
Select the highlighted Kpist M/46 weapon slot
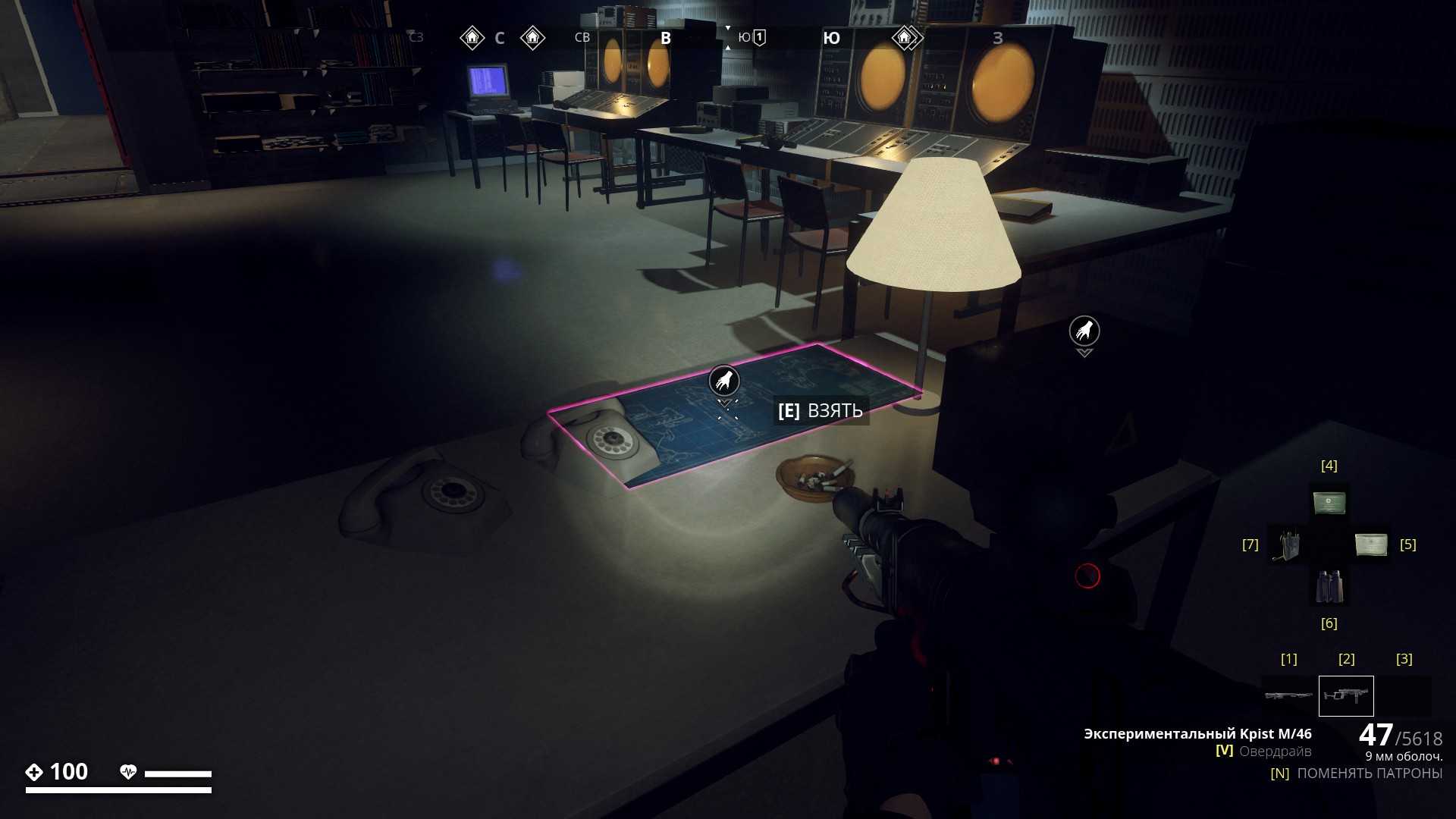point(1346,695)
